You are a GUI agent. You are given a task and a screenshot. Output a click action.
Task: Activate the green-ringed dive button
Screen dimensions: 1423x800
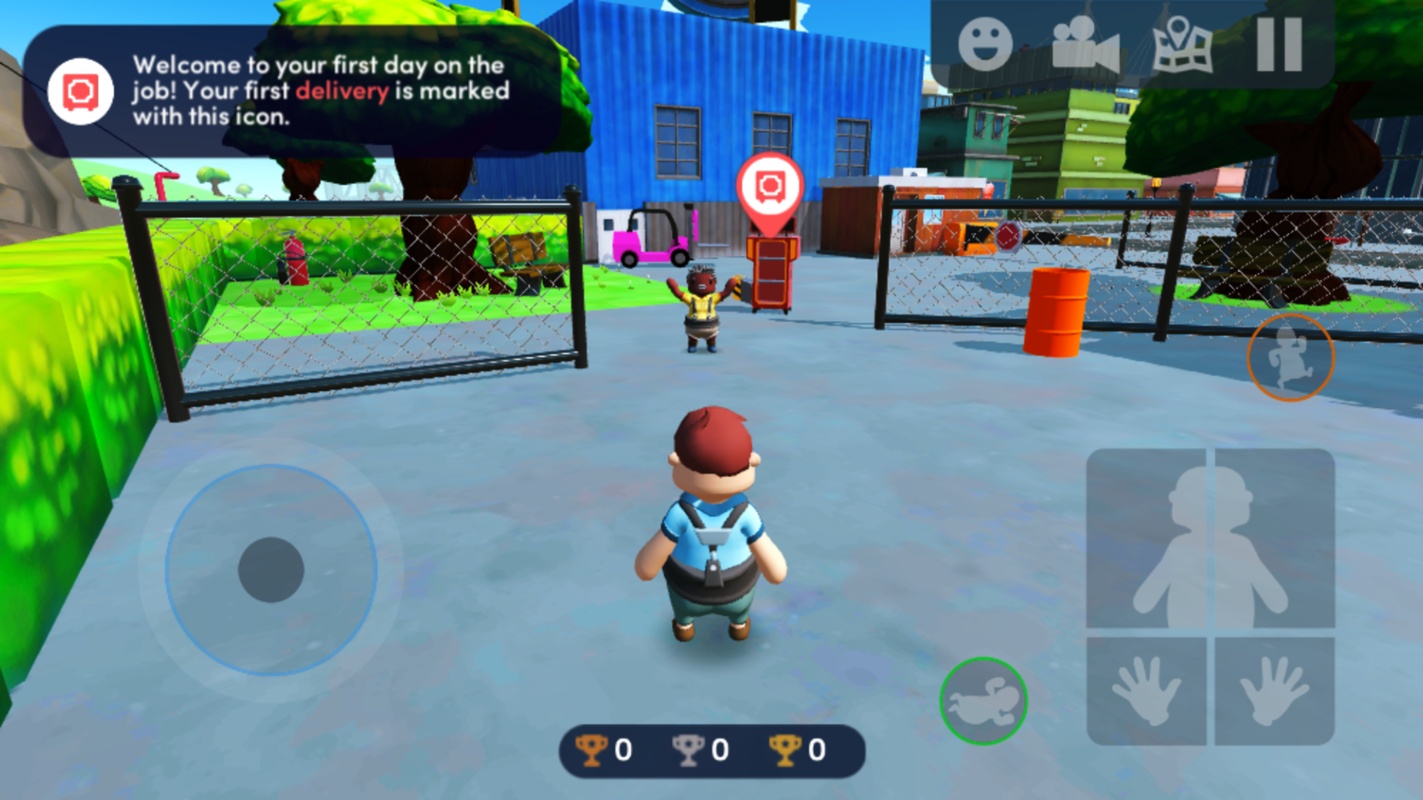click(x=983, y=700)
